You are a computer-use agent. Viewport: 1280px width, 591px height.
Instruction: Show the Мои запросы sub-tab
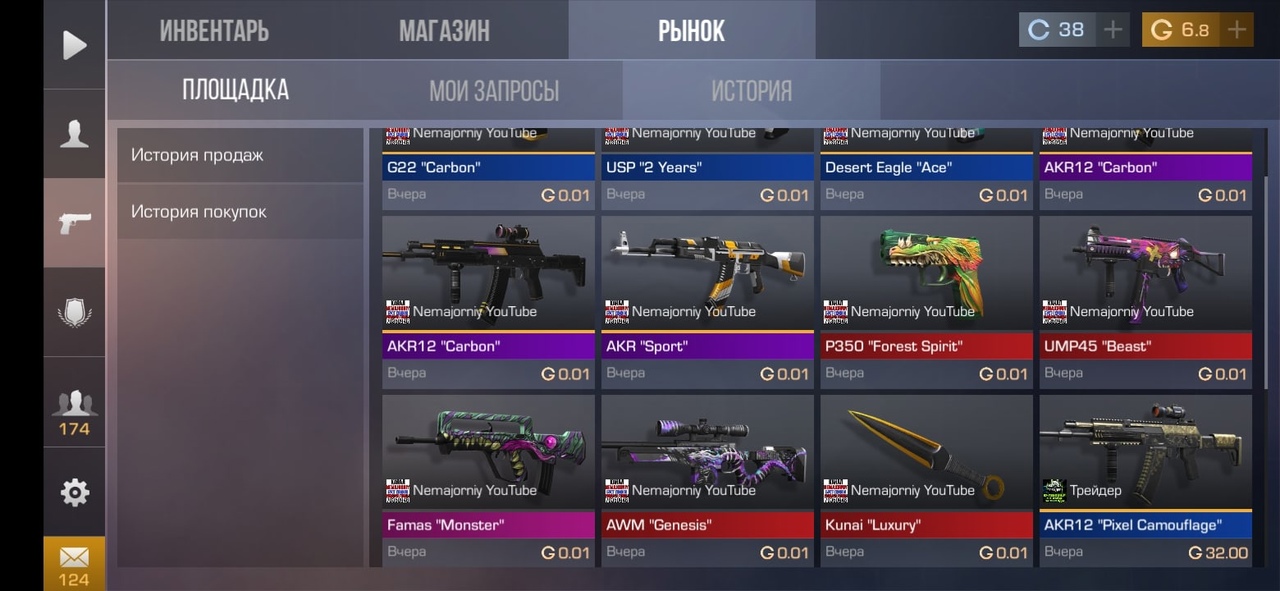pyautogui.click(x=494, y=91)
